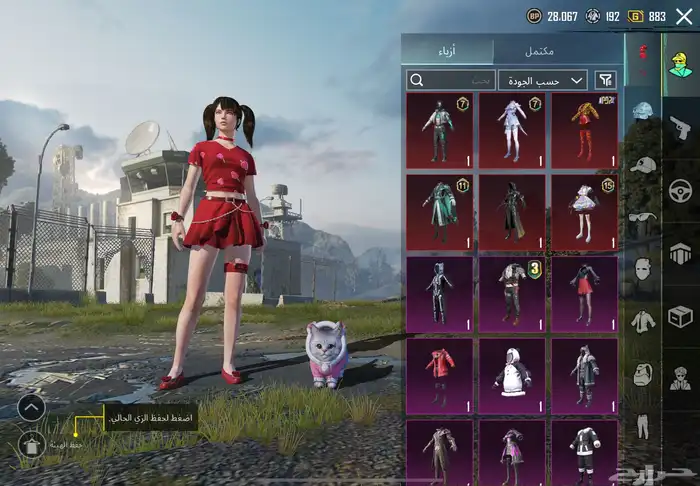The height and width of the screenshot is (486, 700).
Task: Open the baseball cap headwear category
Action: pos(643,164)
